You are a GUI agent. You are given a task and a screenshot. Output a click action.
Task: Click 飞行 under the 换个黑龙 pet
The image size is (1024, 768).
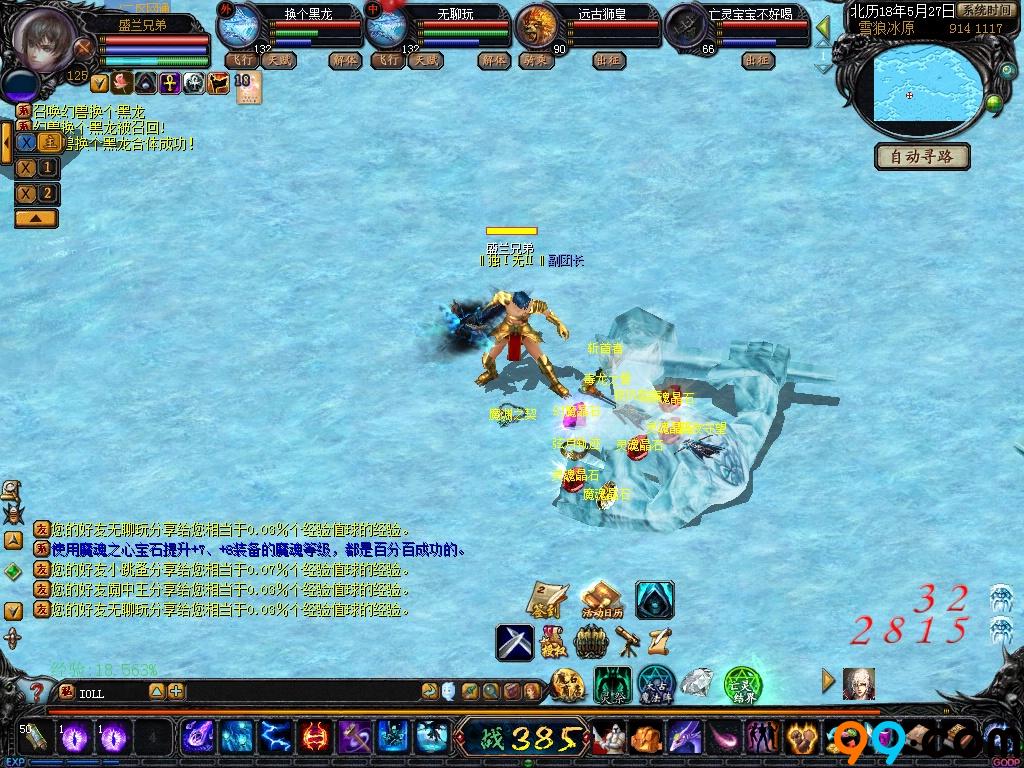click(x=241, y=60)
